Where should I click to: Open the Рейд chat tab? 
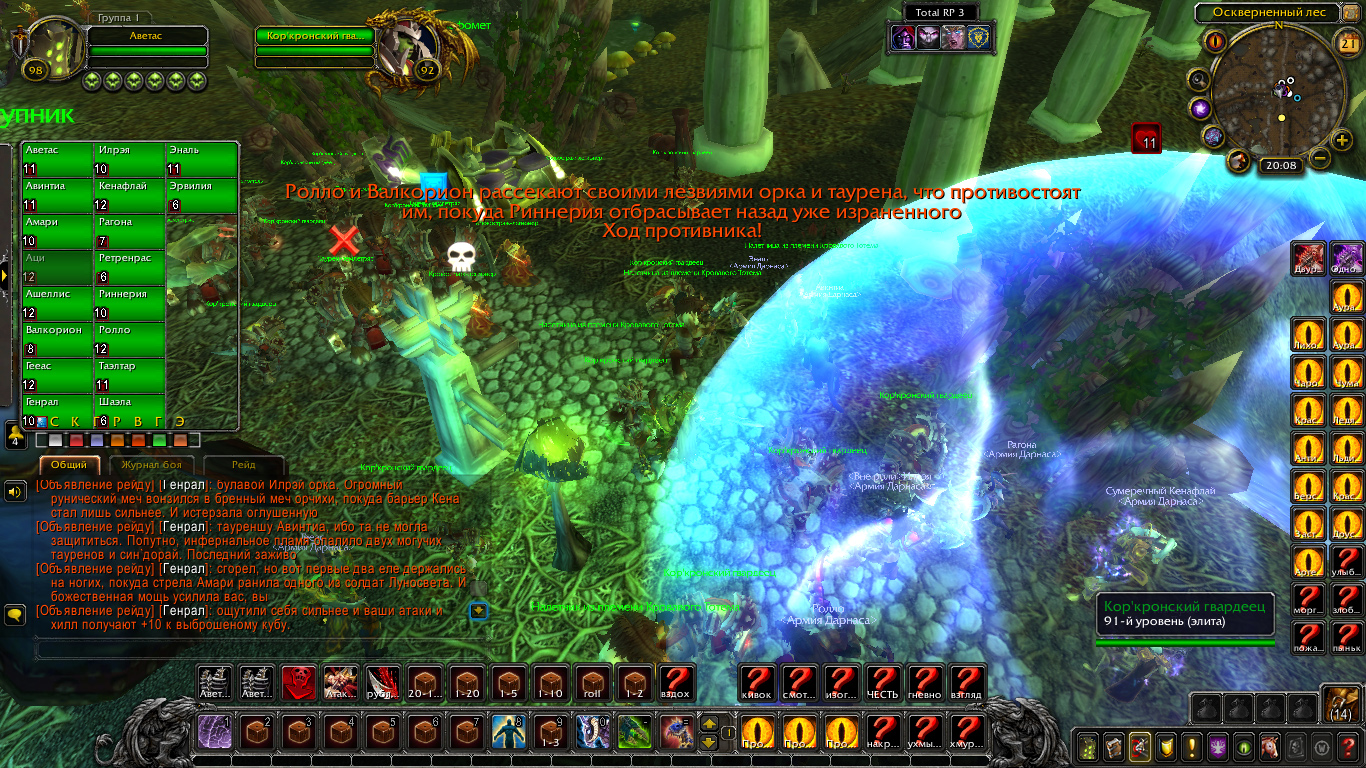pos(243,465)
